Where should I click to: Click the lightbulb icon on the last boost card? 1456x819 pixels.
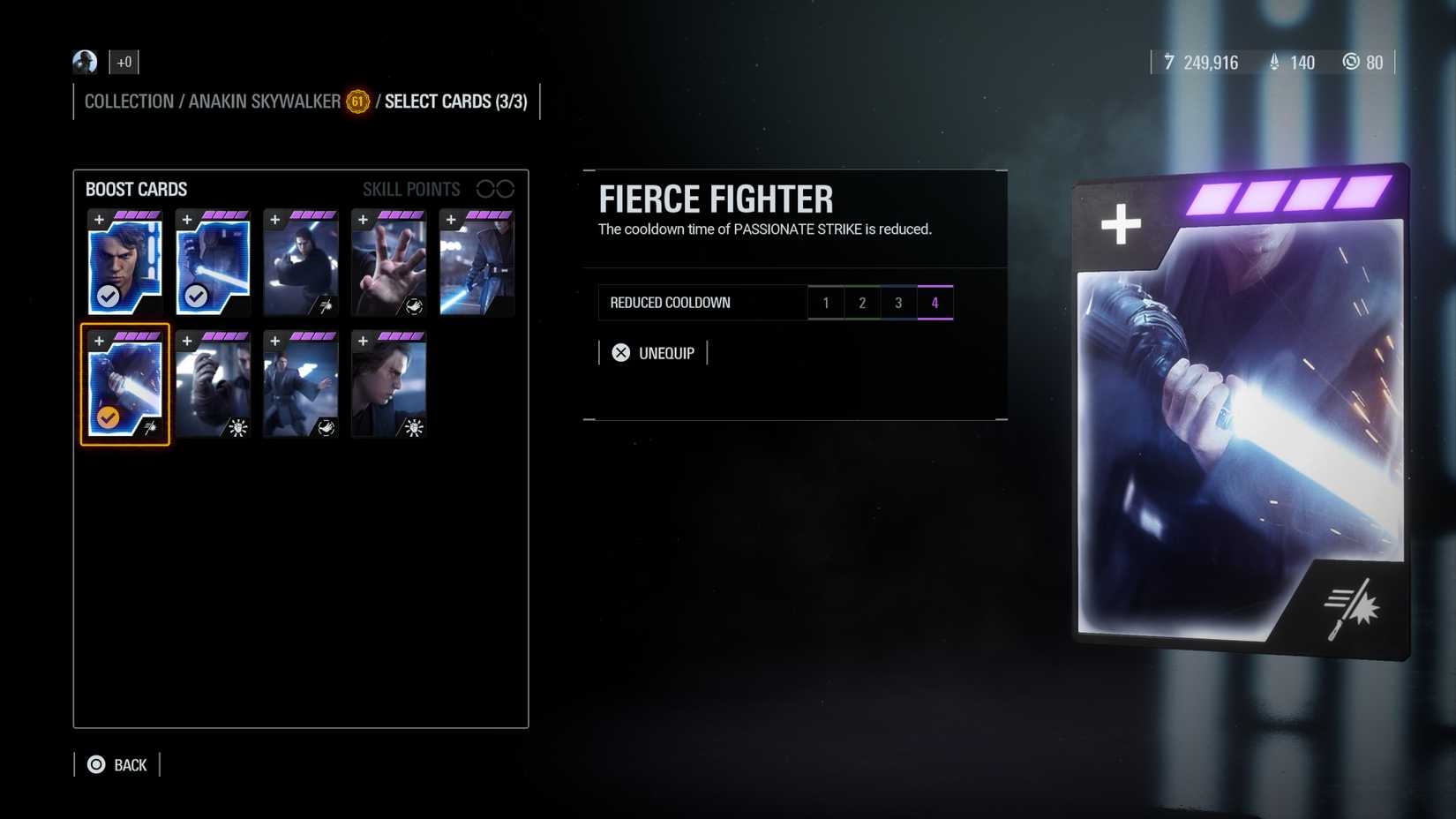pyautogui.click(x=411, y=427)
